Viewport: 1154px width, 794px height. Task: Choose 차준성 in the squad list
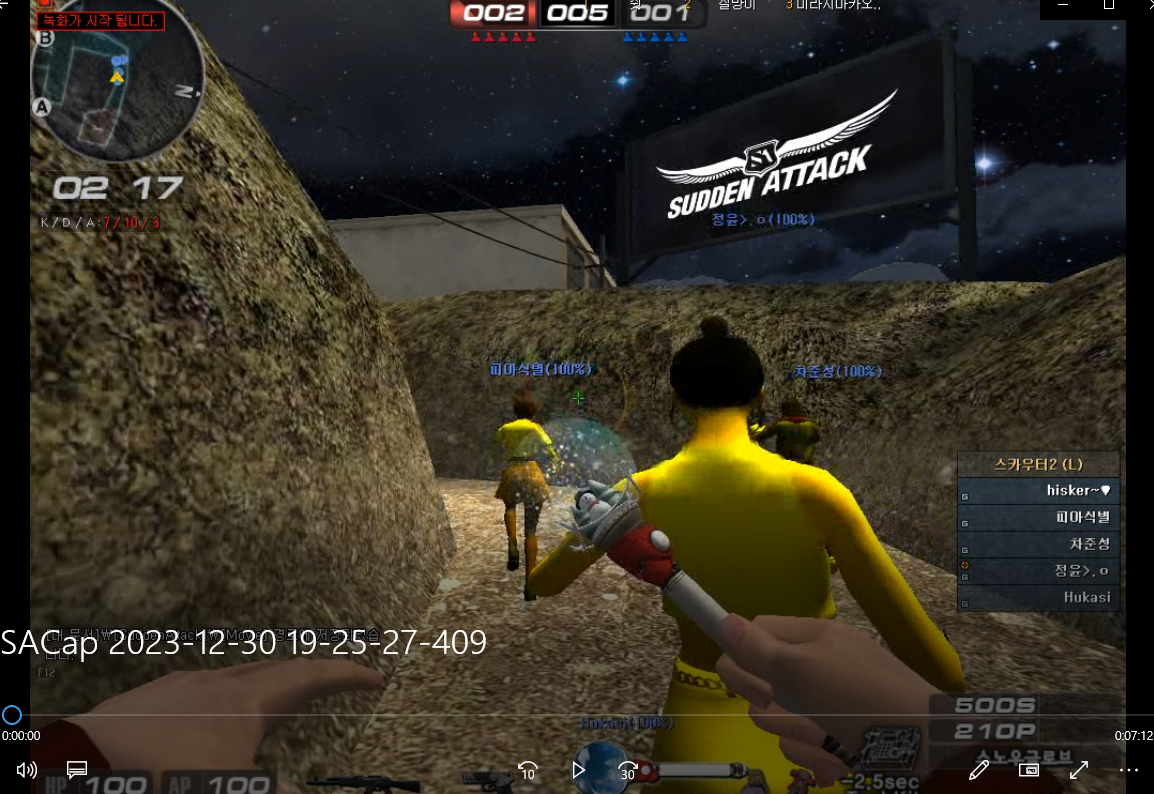(1040, 545)
